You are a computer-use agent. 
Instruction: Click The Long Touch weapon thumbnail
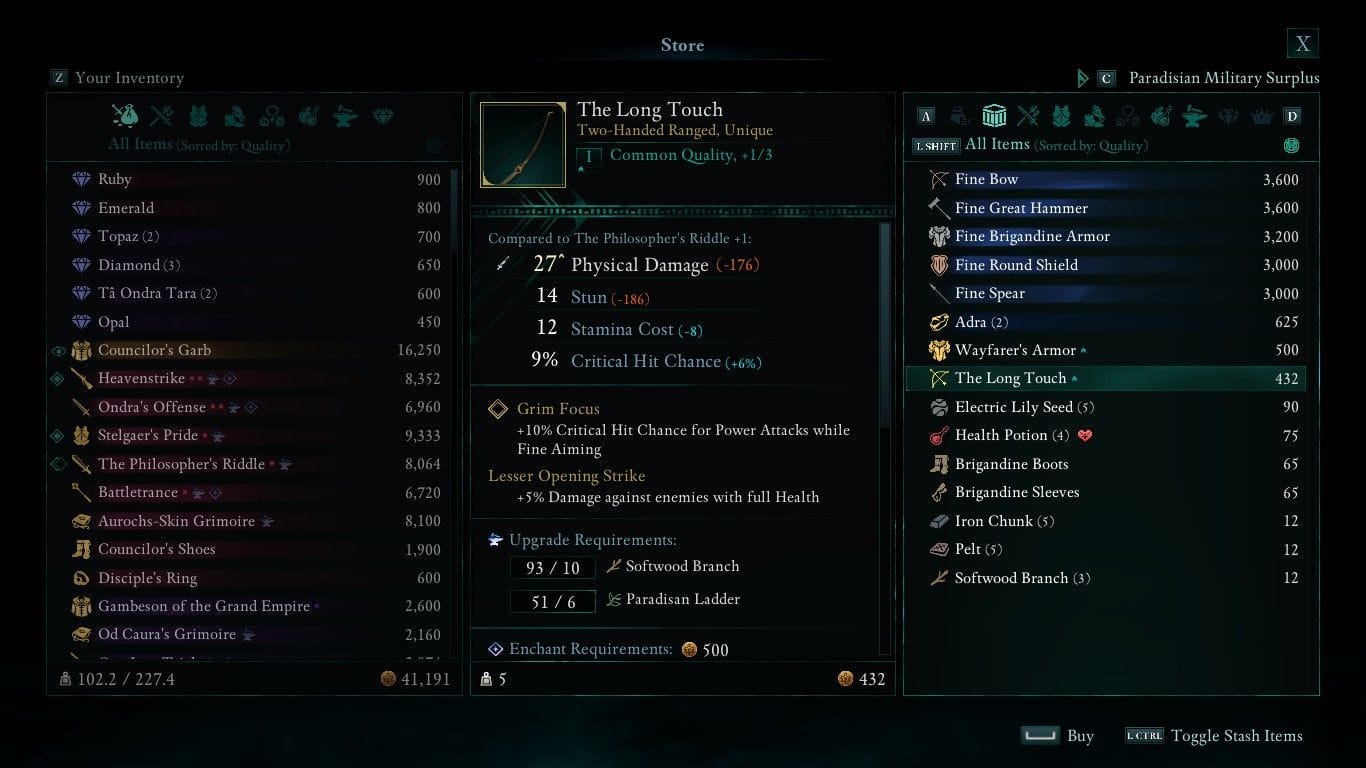(x=523, y=143)
